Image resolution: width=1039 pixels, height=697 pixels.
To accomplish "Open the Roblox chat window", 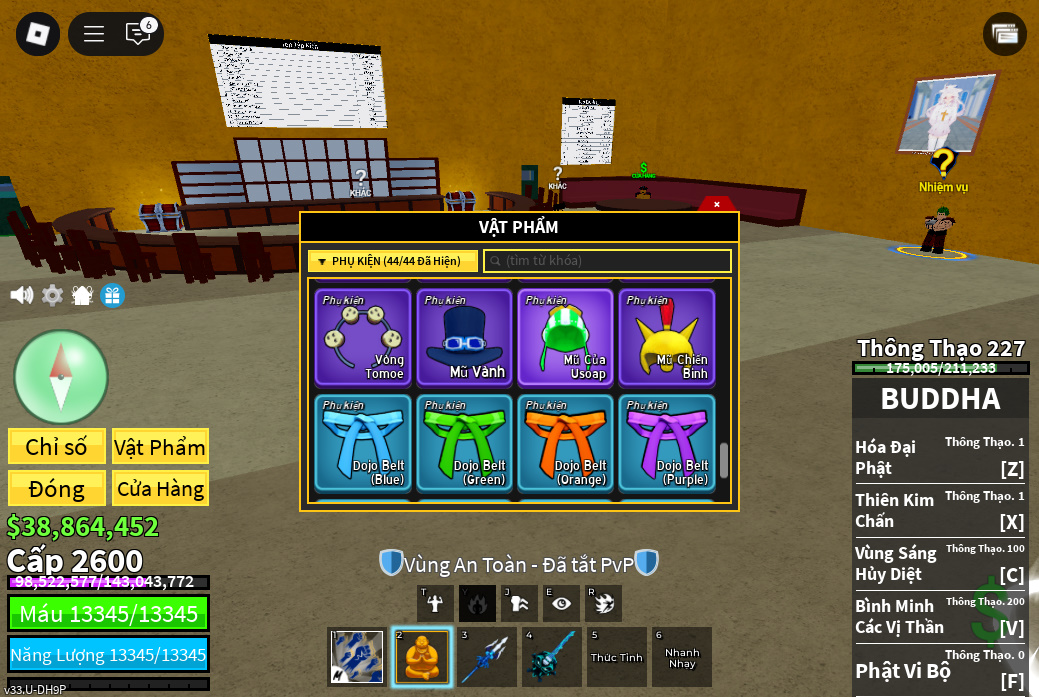I will click(x=138, y=34).
